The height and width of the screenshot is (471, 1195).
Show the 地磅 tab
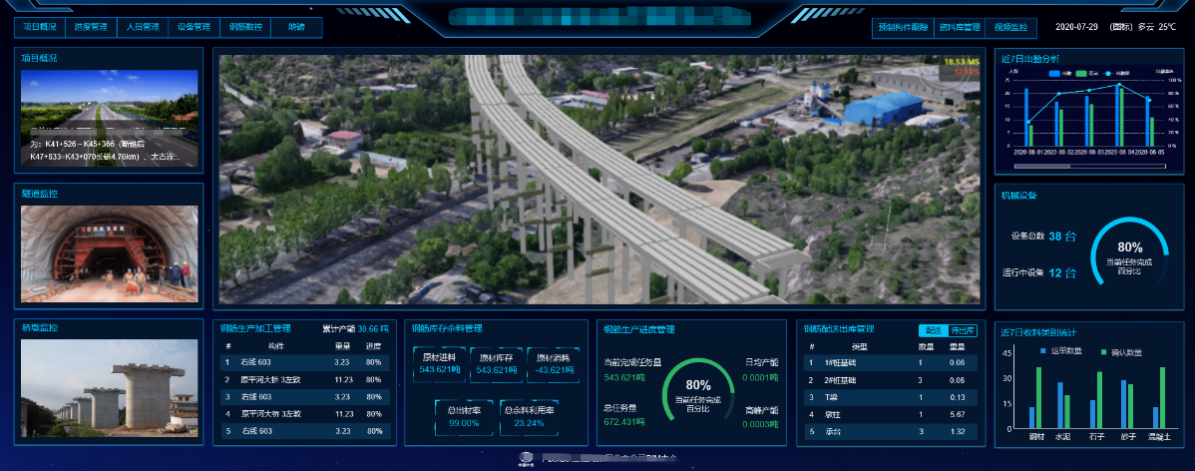296,28
